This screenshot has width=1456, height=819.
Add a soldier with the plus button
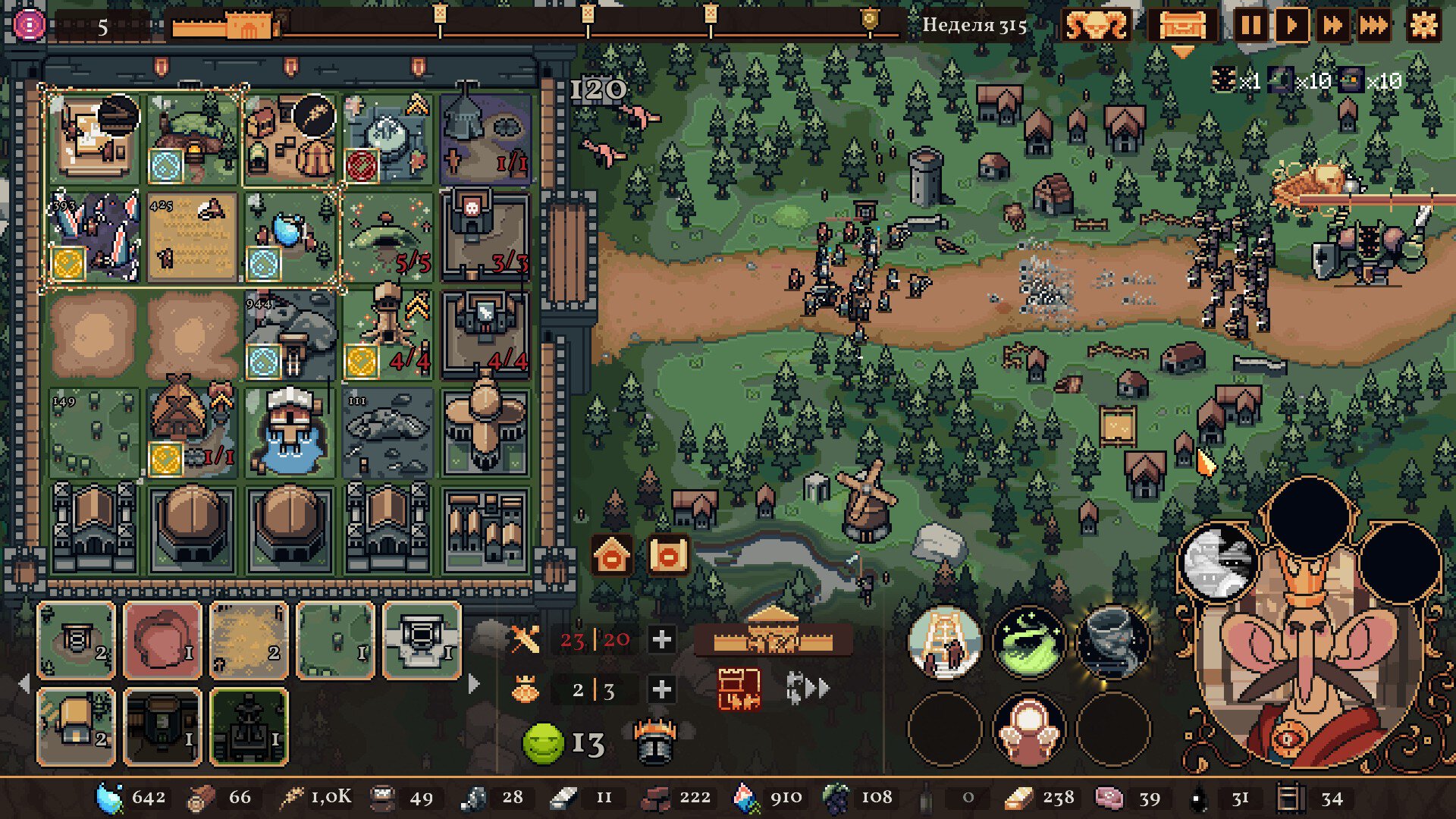(x=661, y=640)
